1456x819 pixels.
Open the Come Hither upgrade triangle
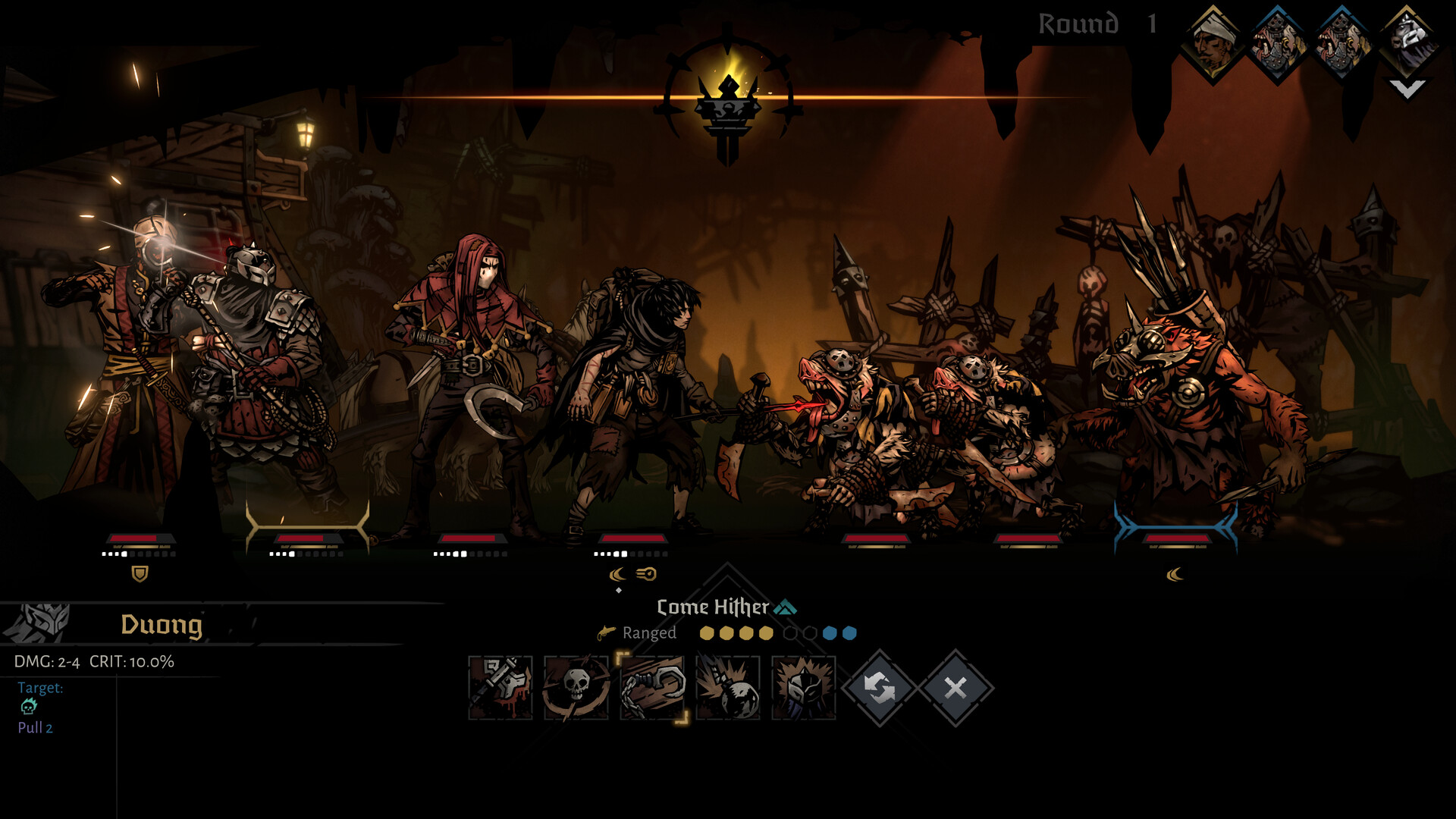point(786,607)
